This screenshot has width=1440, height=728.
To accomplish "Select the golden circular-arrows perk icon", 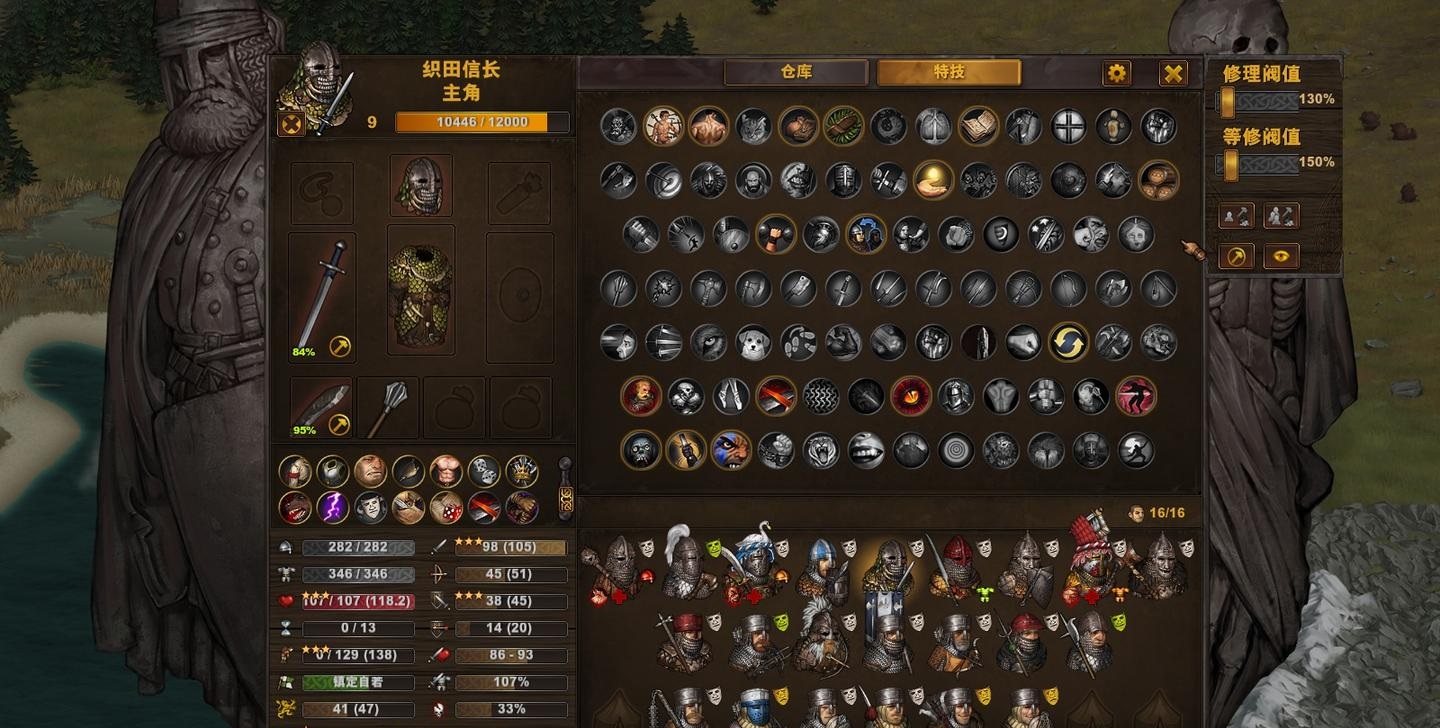I will (1069, 341).
